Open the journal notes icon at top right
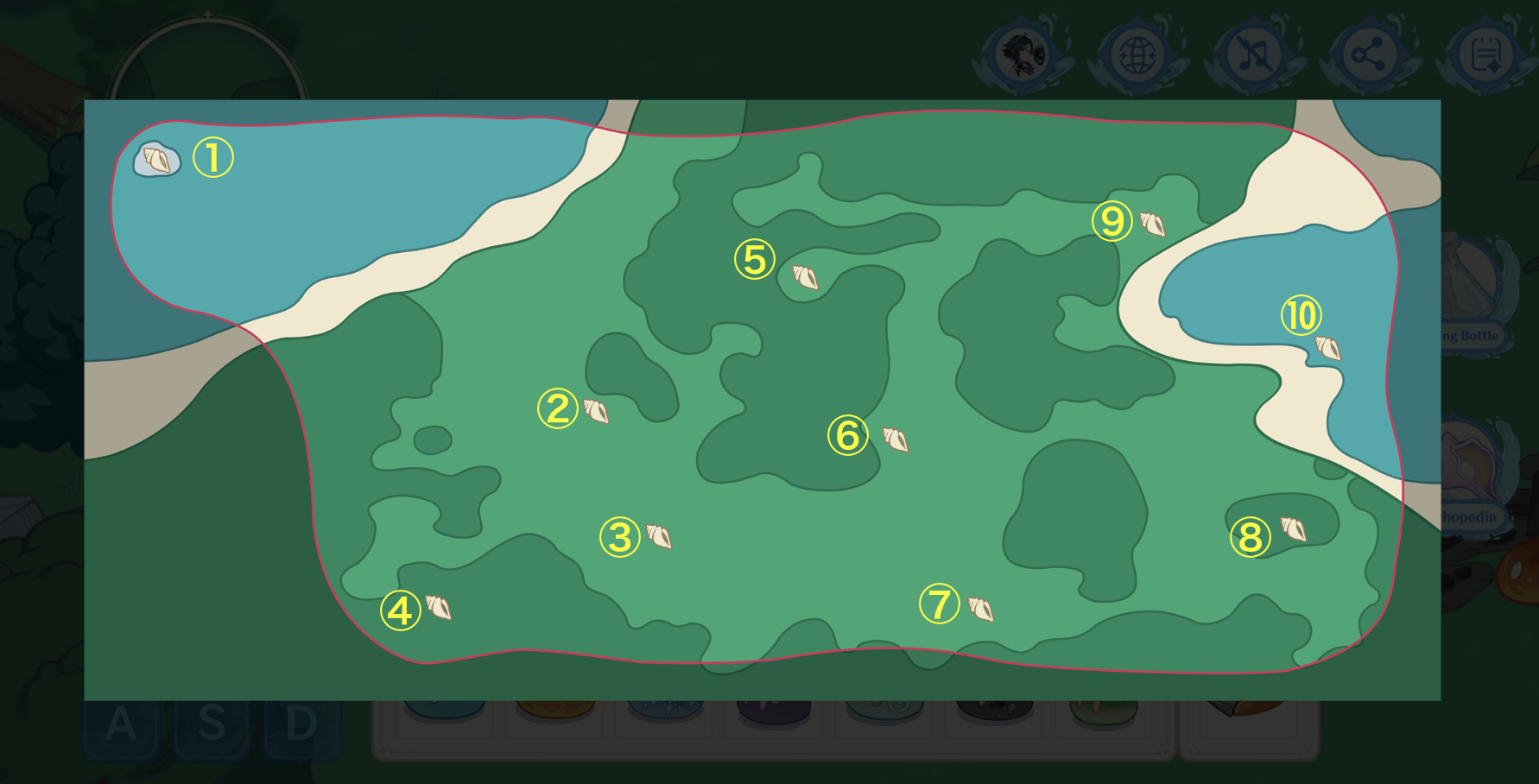 pyautogui.click(x=1481, y=54)
